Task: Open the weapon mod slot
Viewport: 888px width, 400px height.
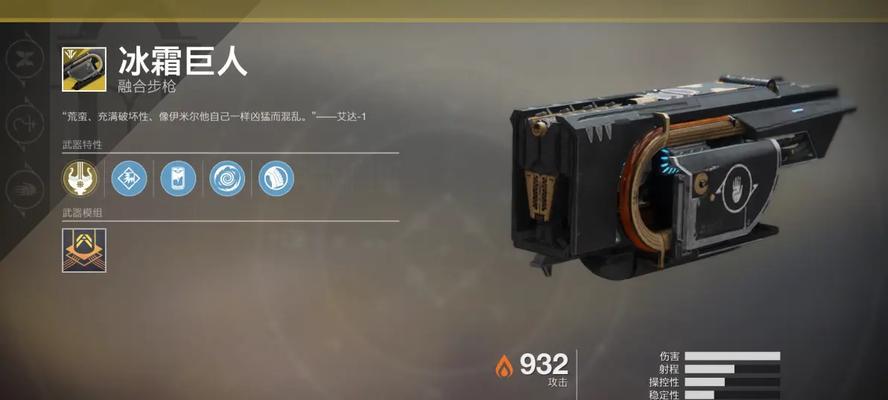Action: click(x=84, y=250)
